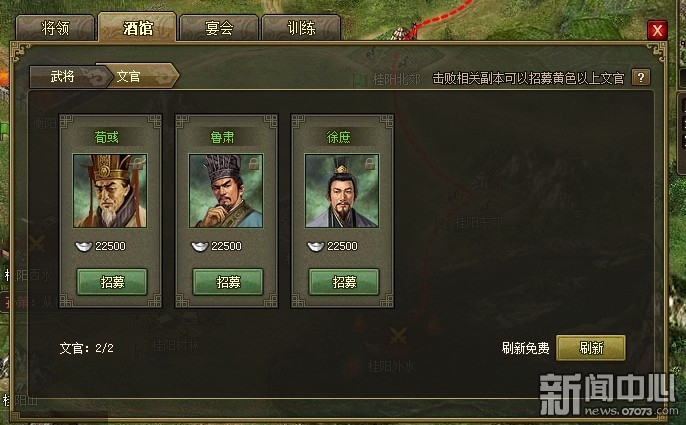Recruit 徐庶 with the 招募 button

343,282
